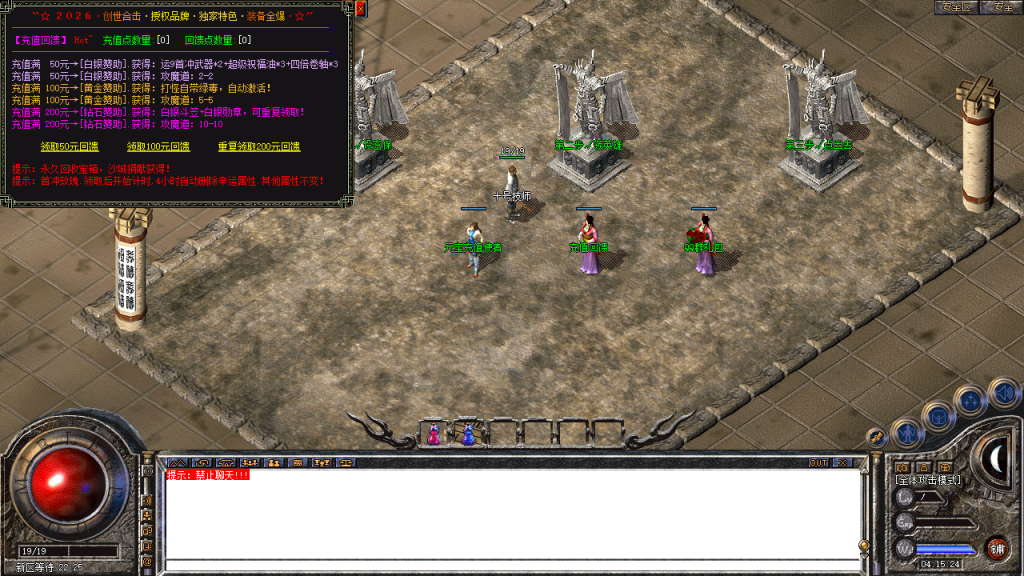Close the recharge reward dialog
The height and width of the screenshot is (576, 1024).
pos(360,9)
